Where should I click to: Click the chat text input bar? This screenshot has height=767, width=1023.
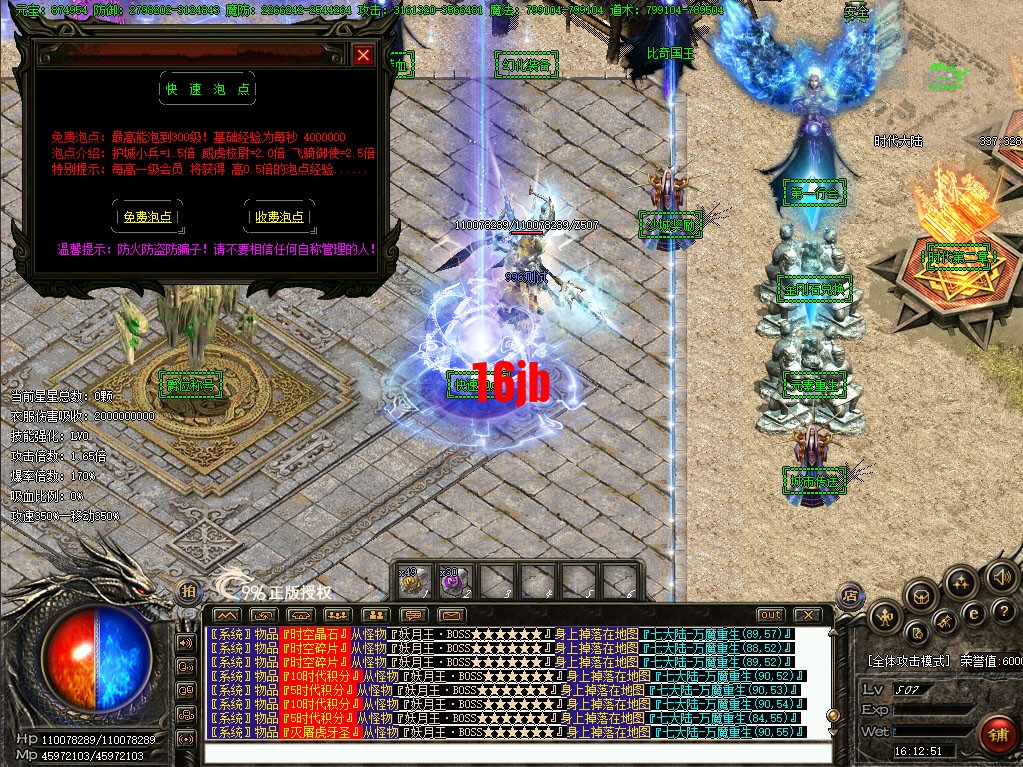click(517, 752)
